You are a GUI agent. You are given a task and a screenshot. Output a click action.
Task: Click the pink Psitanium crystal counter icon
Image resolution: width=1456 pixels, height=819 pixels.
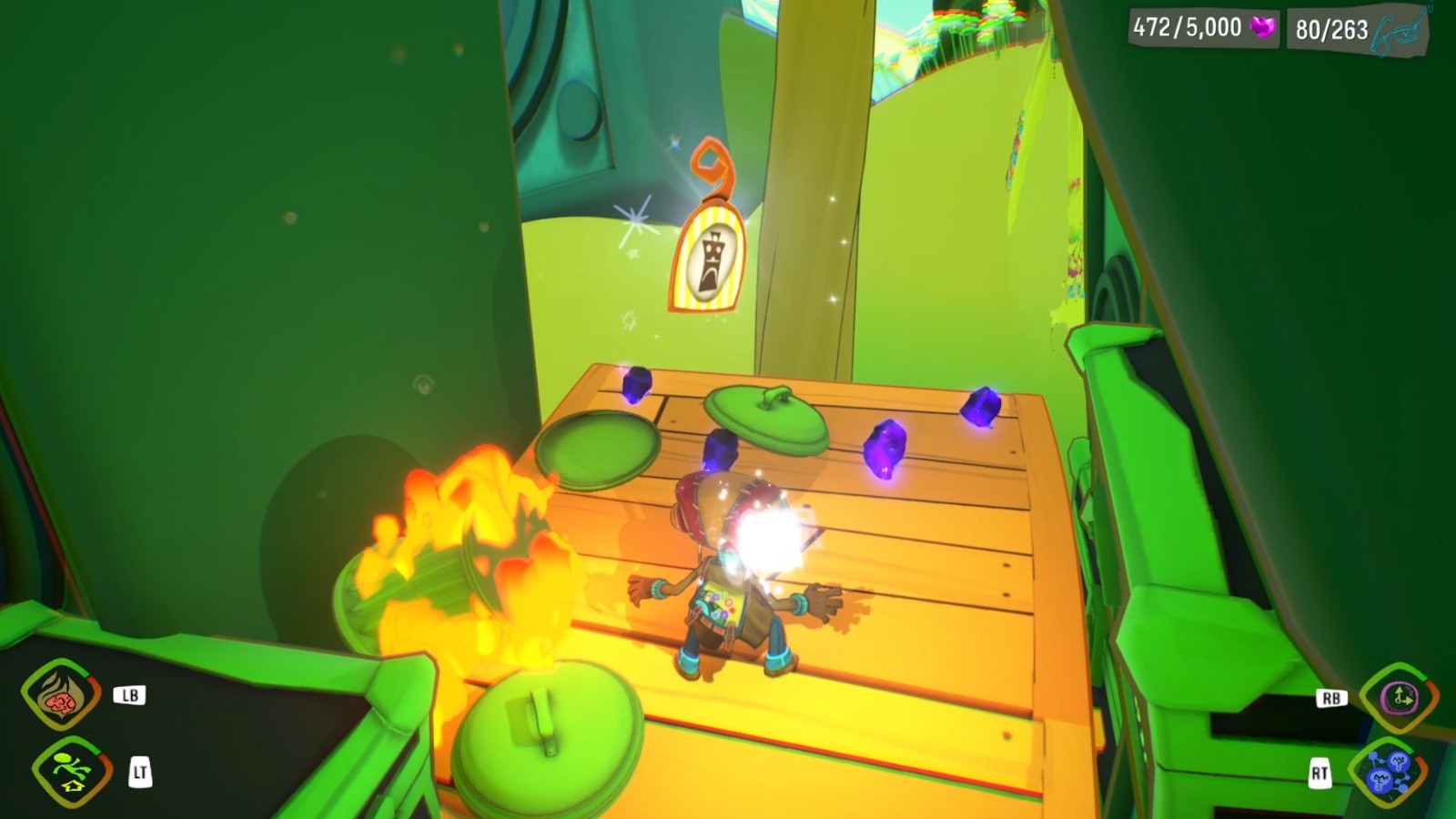(1263, 26)
